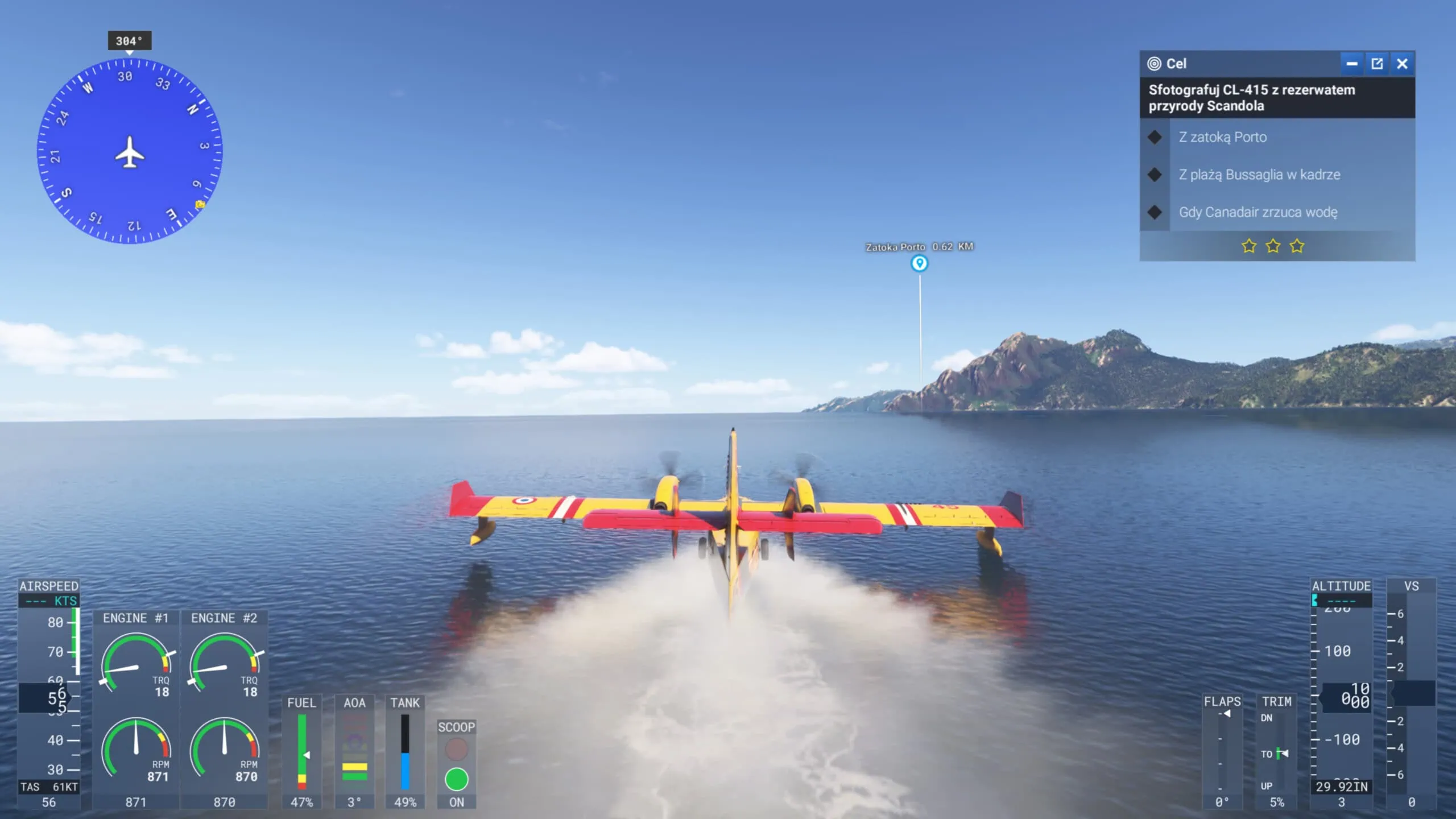The height and width of the screenshot is (819, 1456).
Task: Click the Engine #1 RPM gauge
Action: click(x=136, y=746)
